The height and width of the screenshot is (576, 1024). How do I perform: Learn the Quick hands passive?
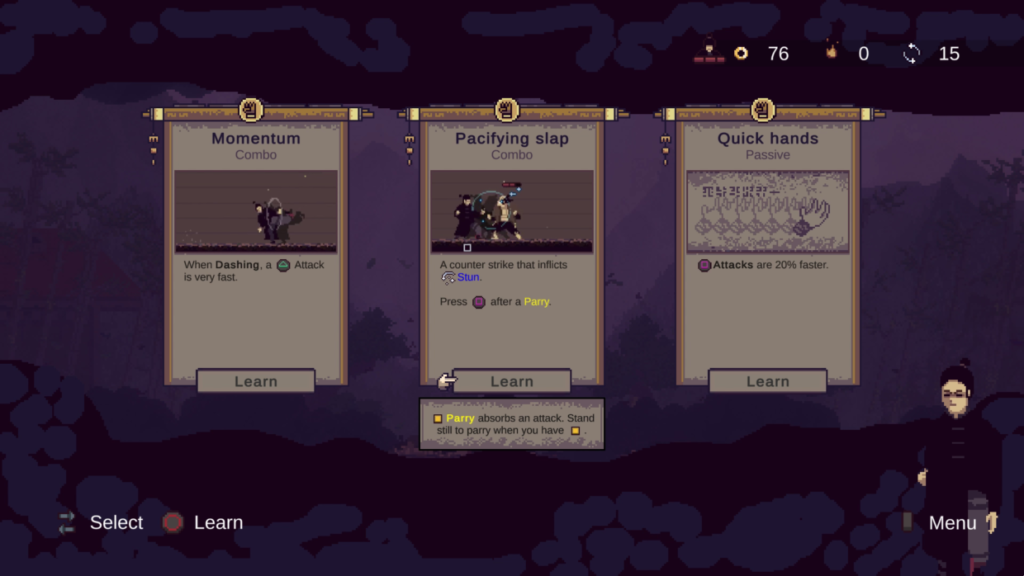[767, 381]
